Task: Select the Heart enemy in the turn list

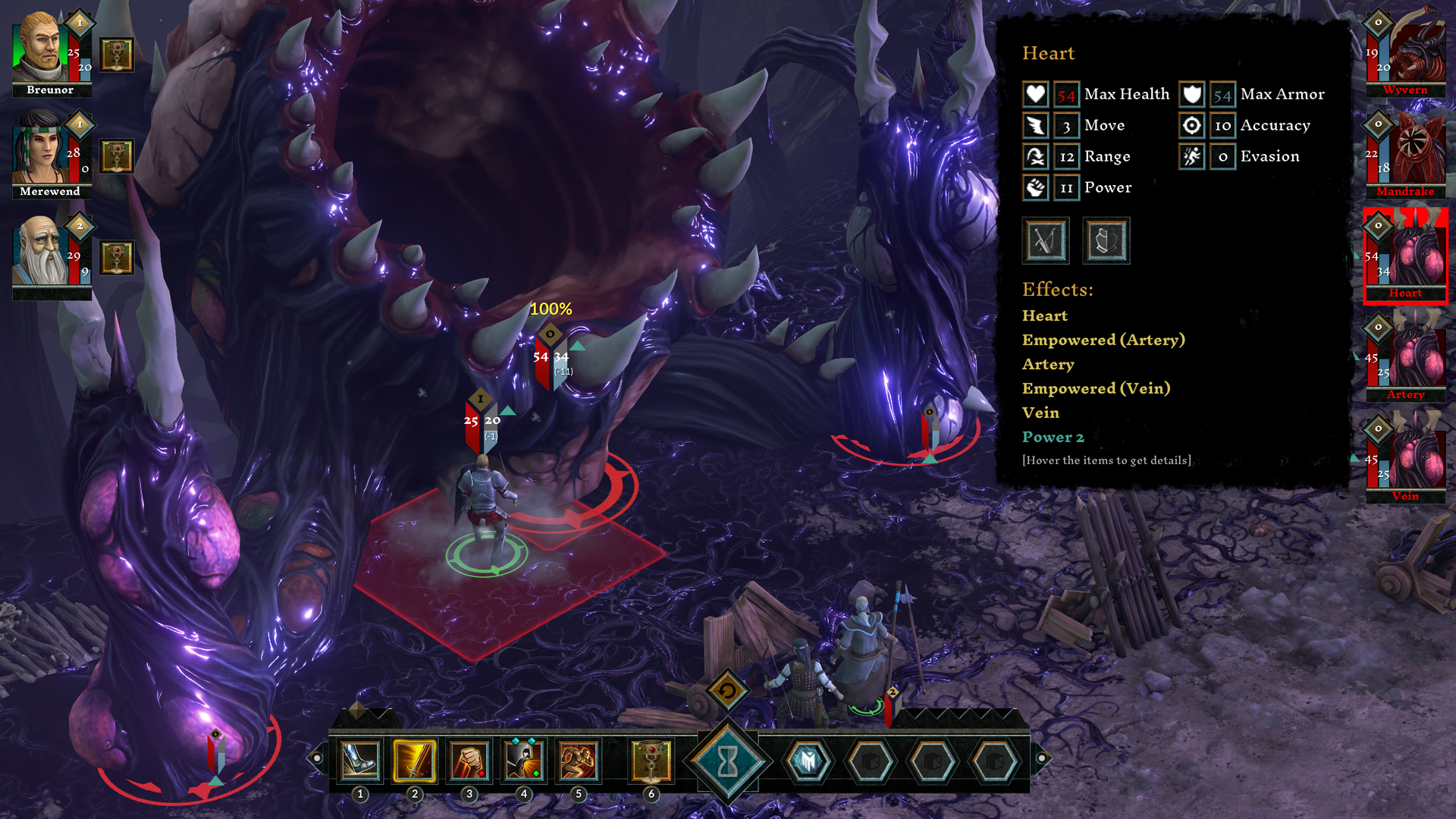Action: pos(1405,254)
